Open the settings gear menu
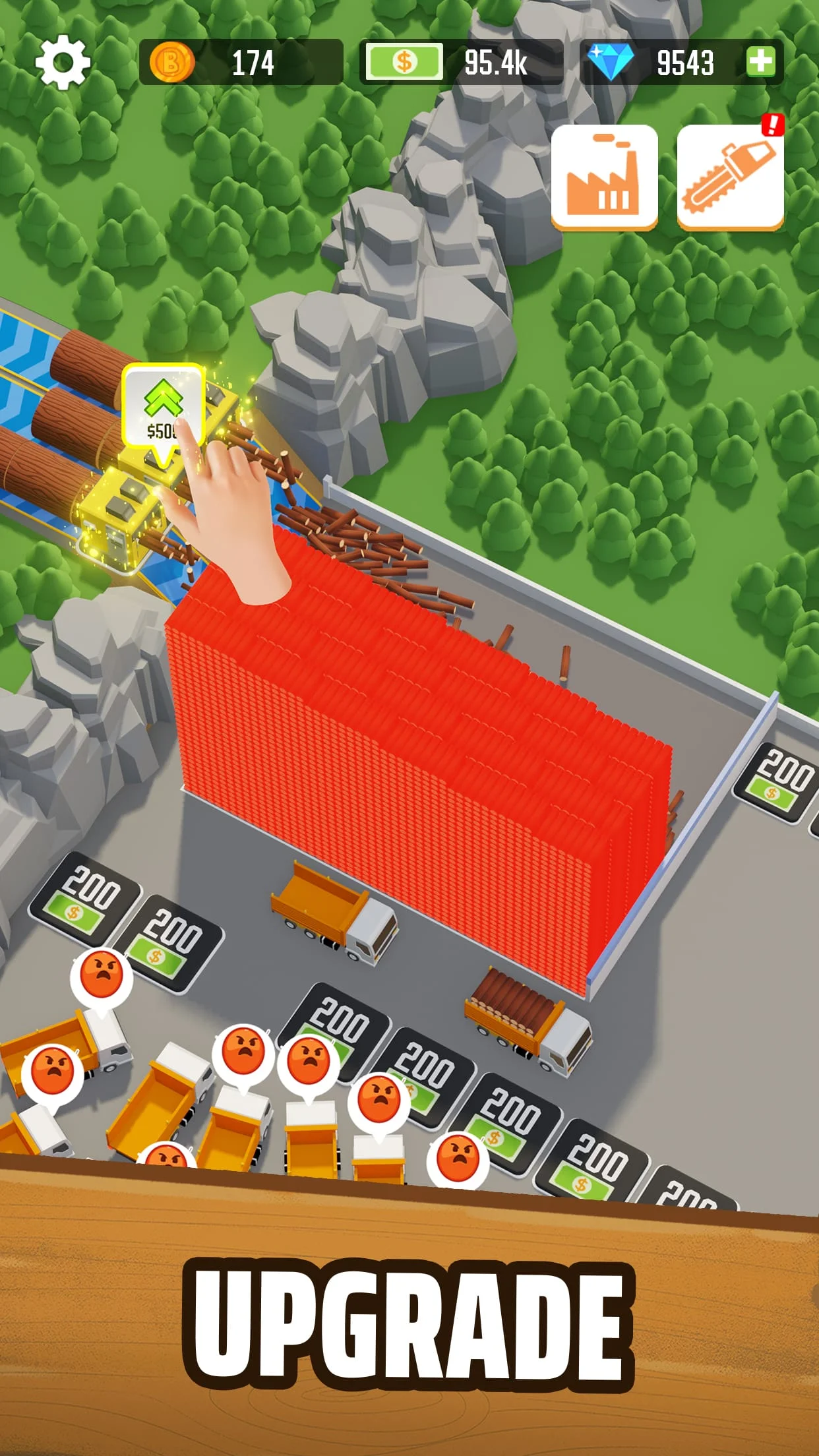 pos(63,63)
